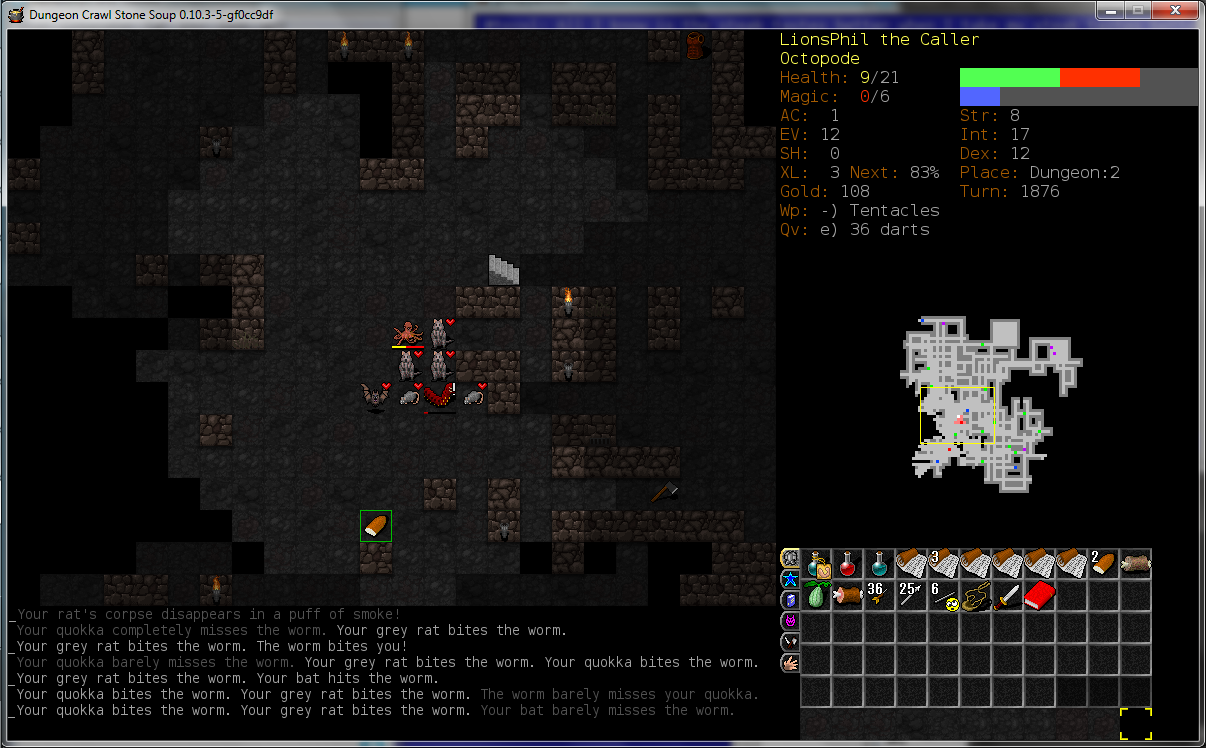Switch to the axe skills tab
Viewport: 1206px width, 748px height.
(x=789, y=641)
